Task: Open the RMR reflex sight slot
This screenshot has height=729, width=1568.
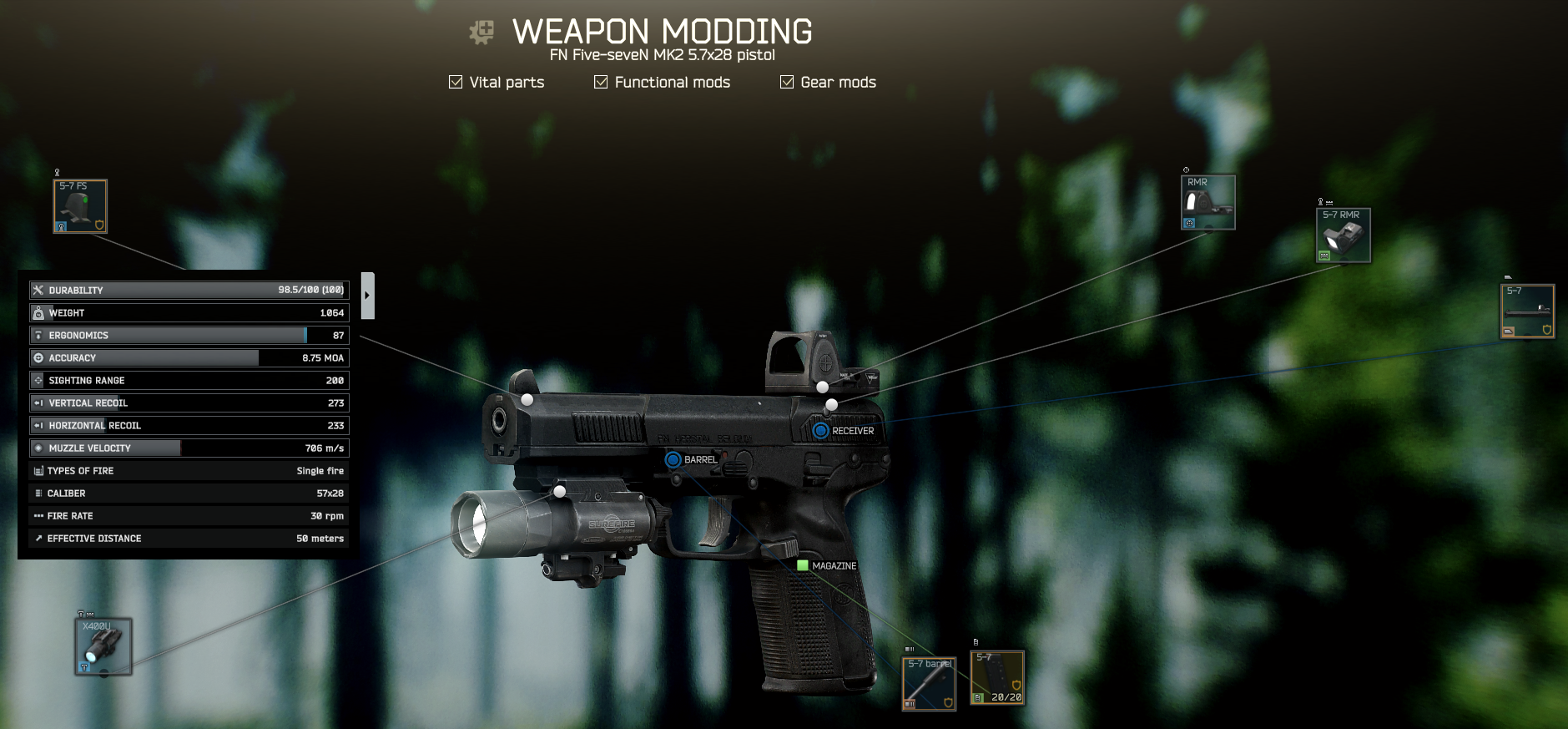Action: [x=1208, y=202]
